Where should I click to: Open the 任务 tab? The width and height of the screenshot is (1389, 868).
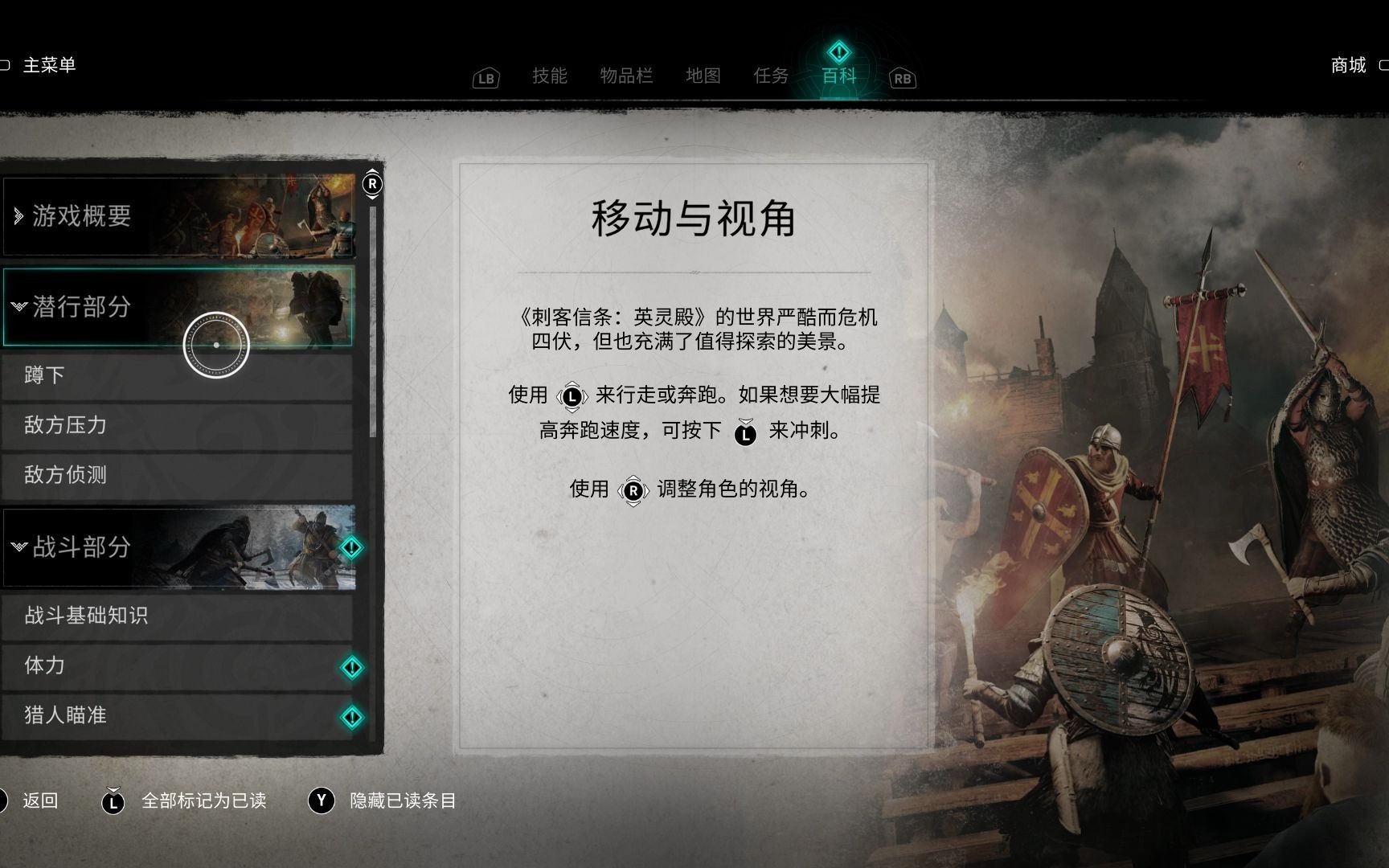pos(770,76)
